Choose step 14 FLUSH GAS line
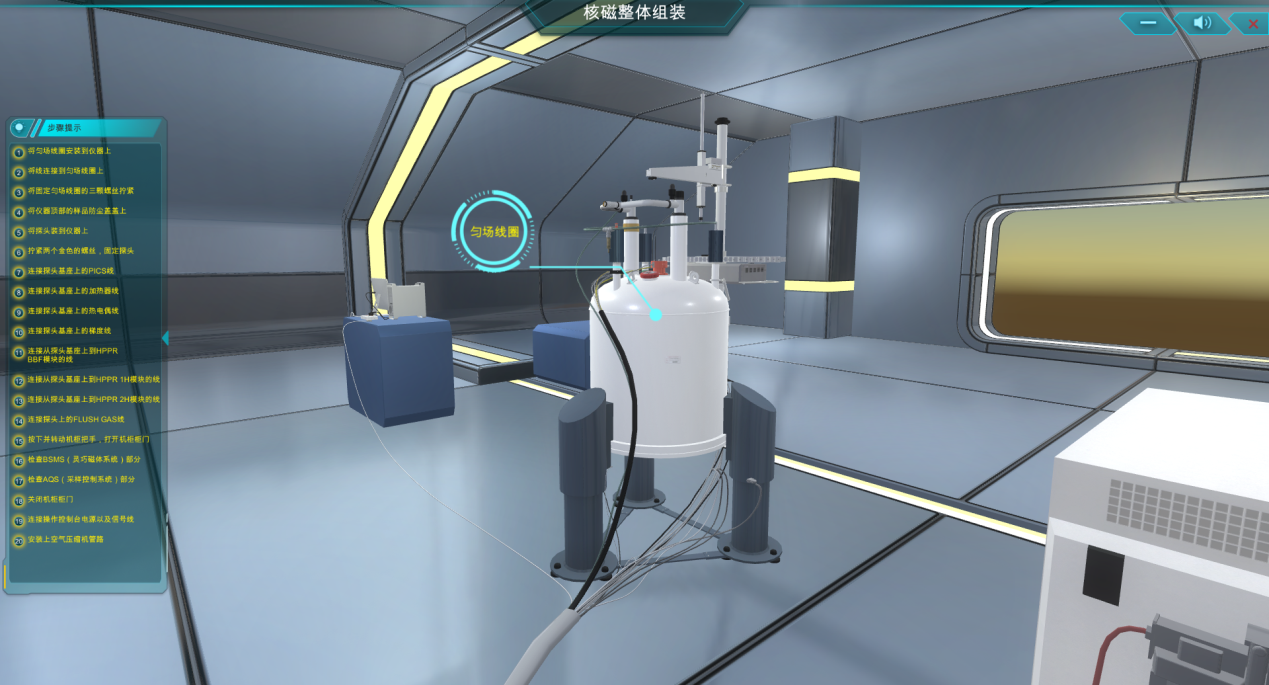Viewport: 1269px width, 685px height. 75,420
